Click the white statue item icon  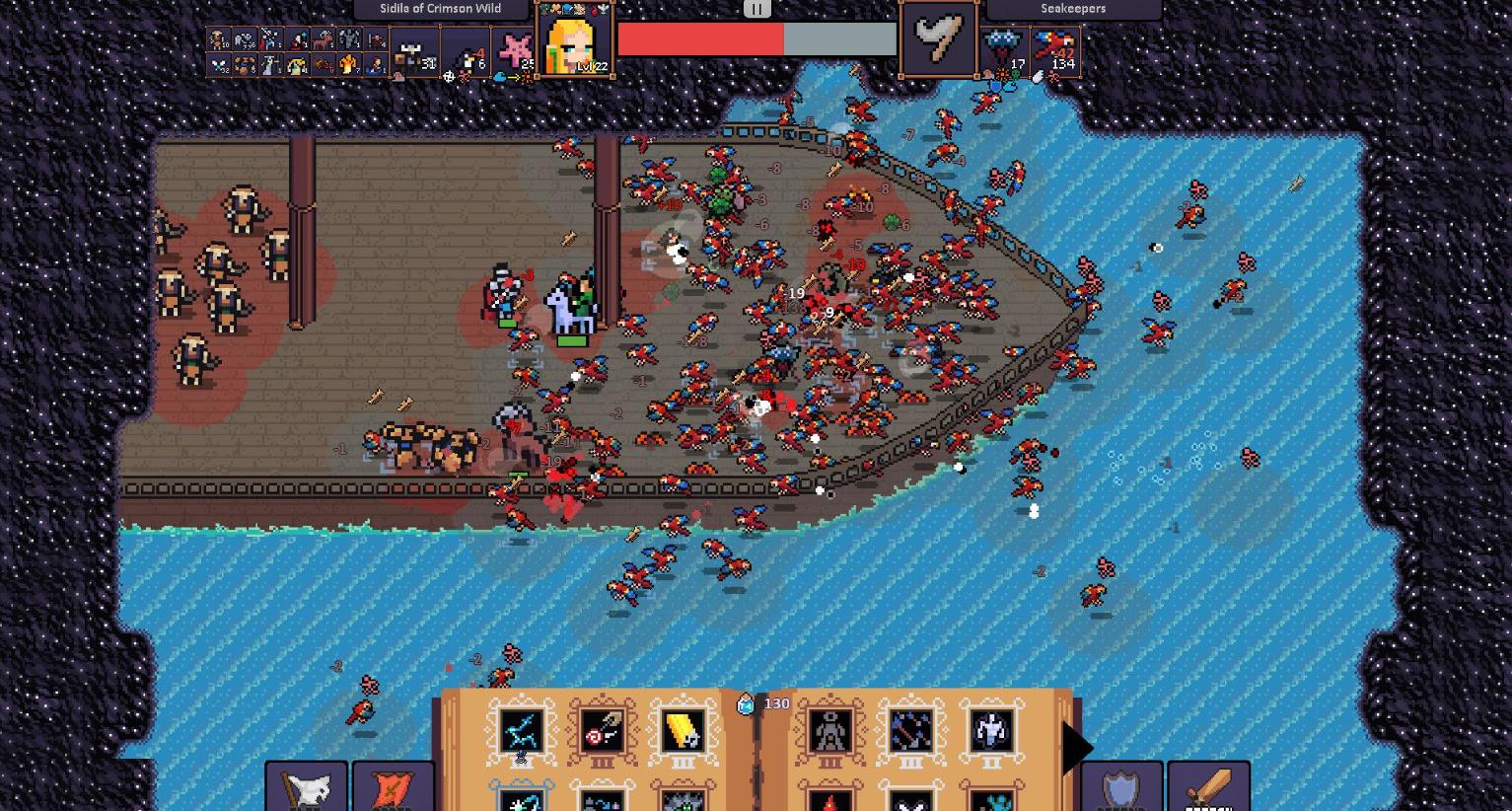click(x=990, y=730)
